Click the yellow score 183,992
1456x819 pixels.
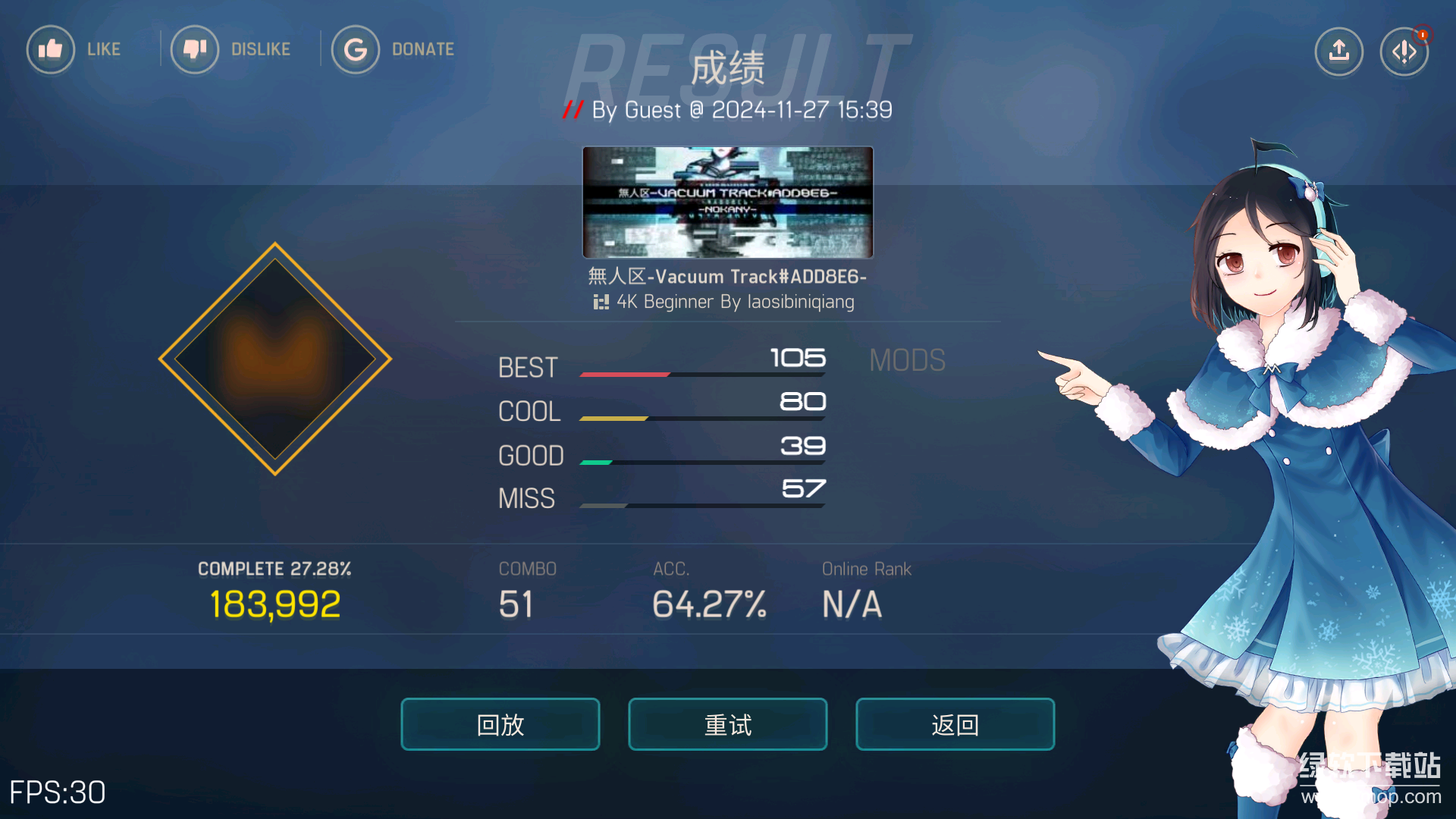coord(275,603)
